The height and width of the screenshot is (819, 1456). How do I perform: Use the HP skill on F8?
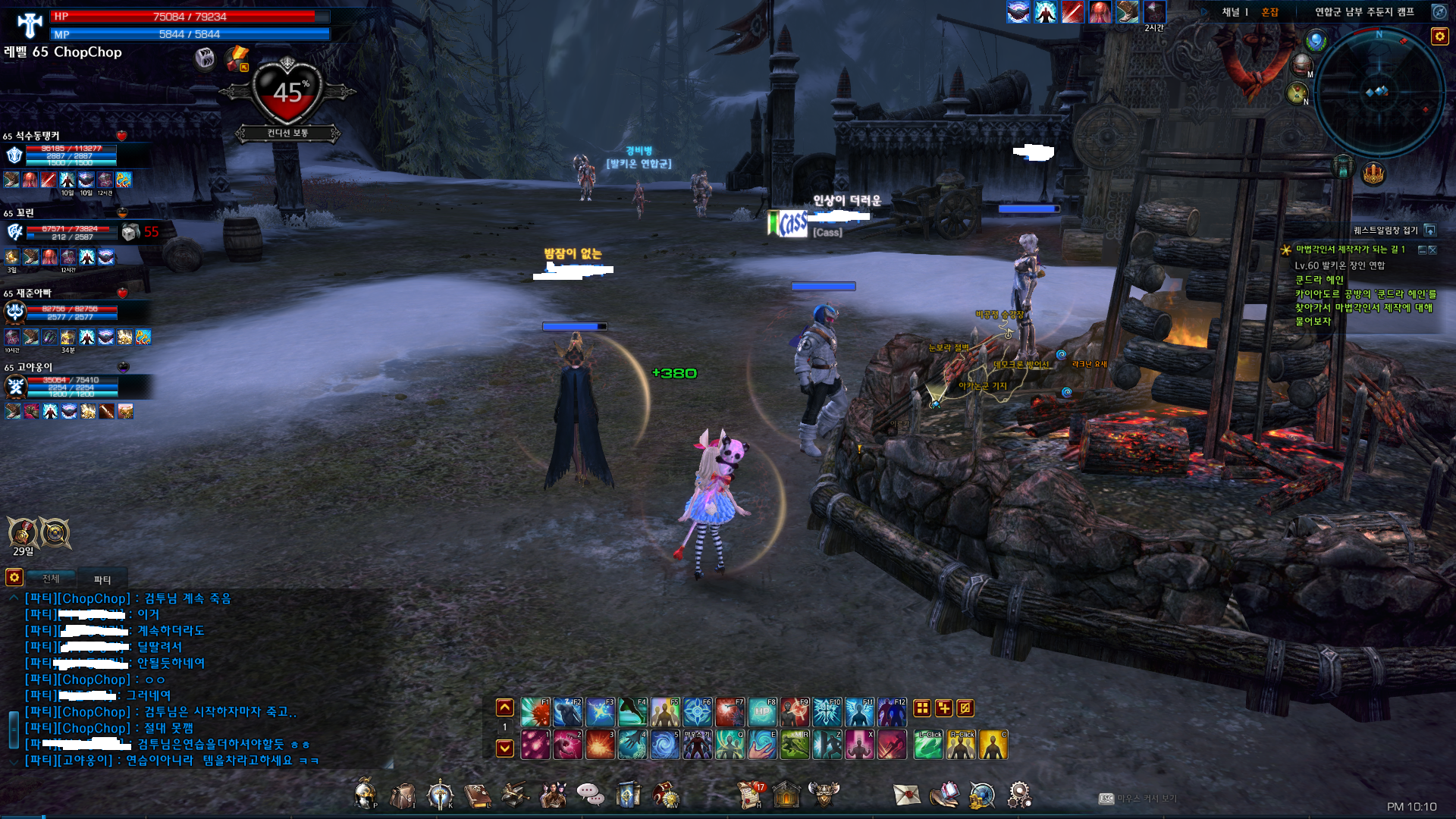click(762, 712)
